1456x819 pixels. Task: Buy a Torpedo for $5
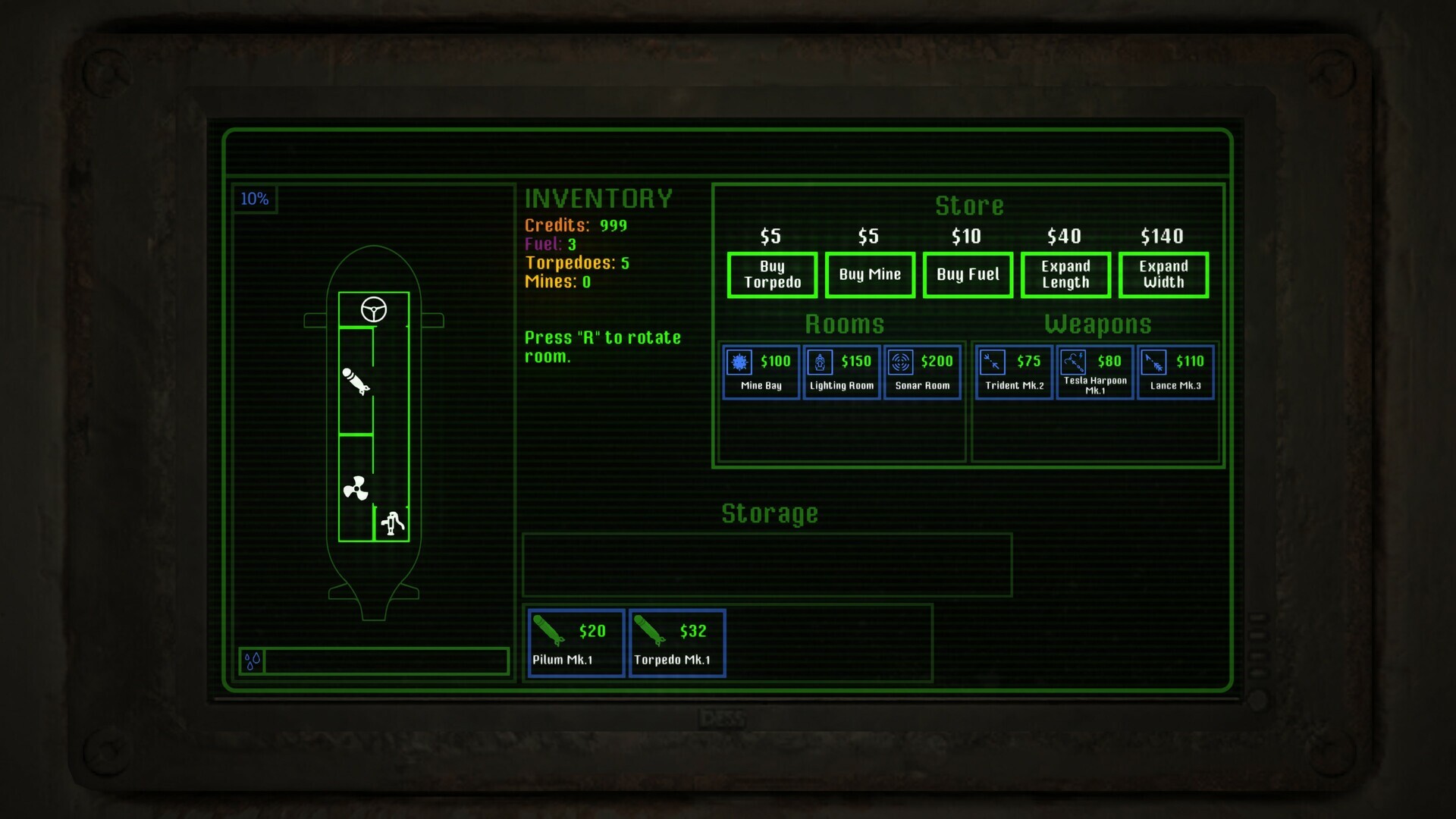[x=771, y=275]
